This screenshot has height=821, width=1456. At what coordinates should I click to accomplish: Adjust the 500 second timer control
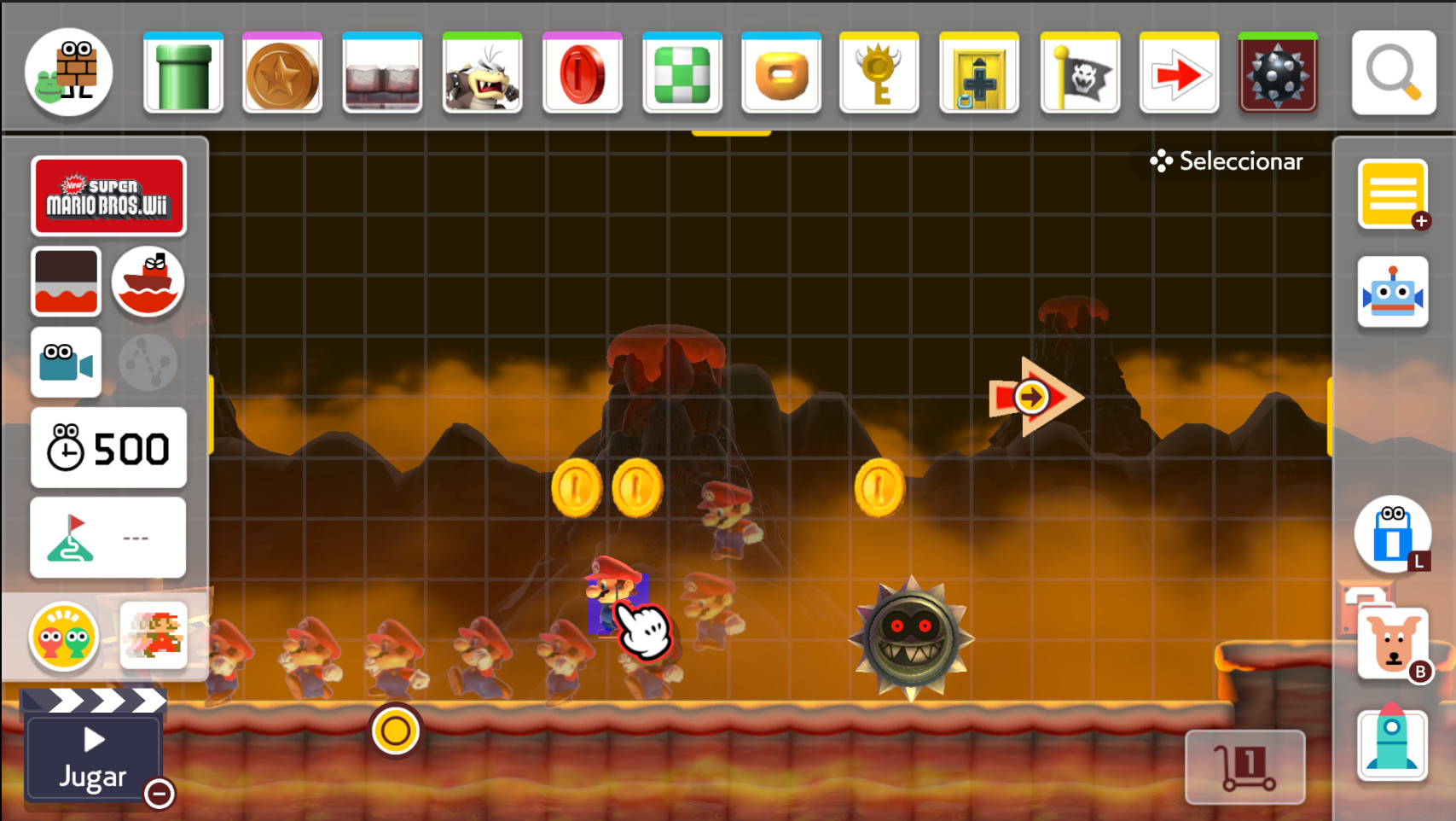pyautogui.click(x=108, y=446)
